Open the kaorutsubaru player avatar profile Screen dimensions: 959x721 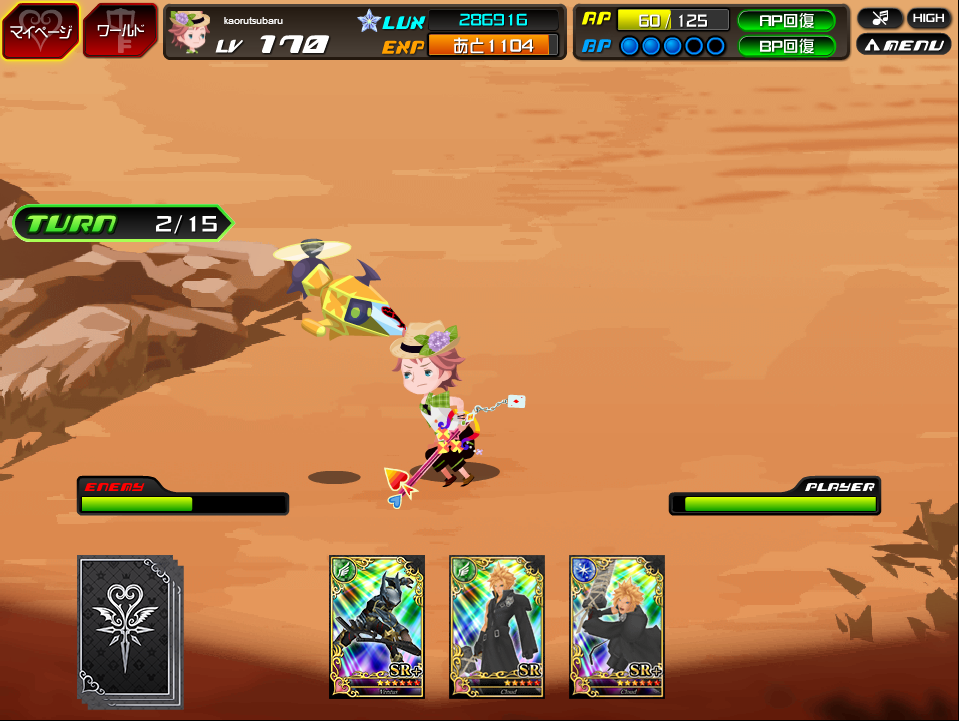click(187, 32)
